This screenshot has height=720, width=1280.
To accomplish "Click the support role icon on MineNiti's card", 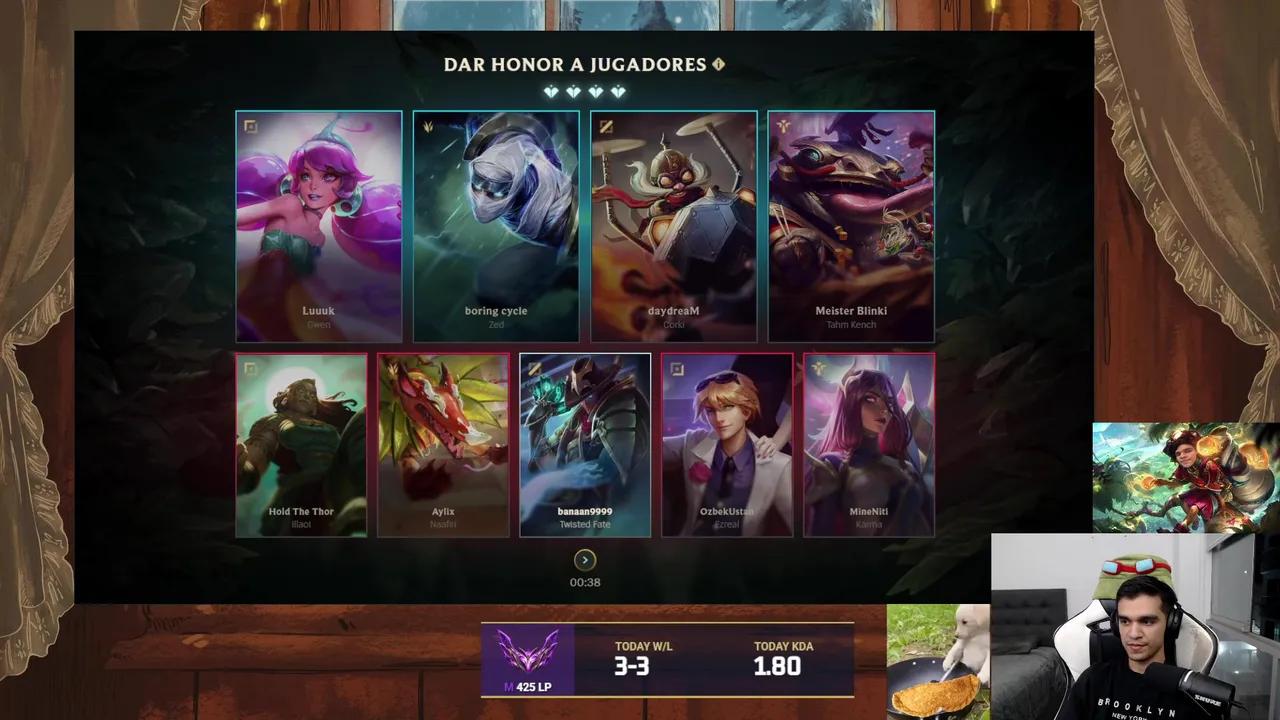I will click(x=818, y=368).
